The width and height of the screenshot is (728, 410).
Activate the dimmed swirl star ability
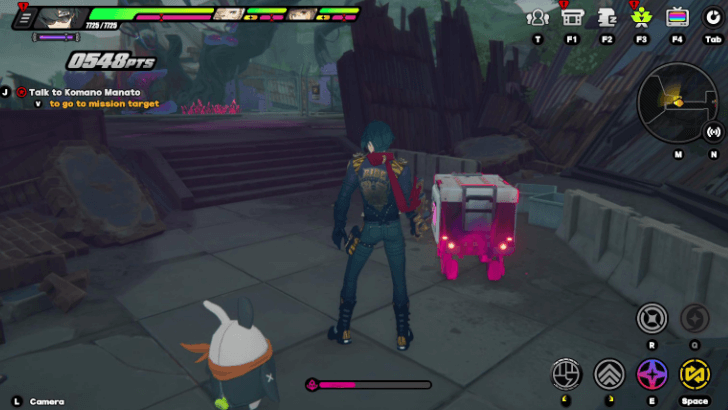click(x=694, y=318)
